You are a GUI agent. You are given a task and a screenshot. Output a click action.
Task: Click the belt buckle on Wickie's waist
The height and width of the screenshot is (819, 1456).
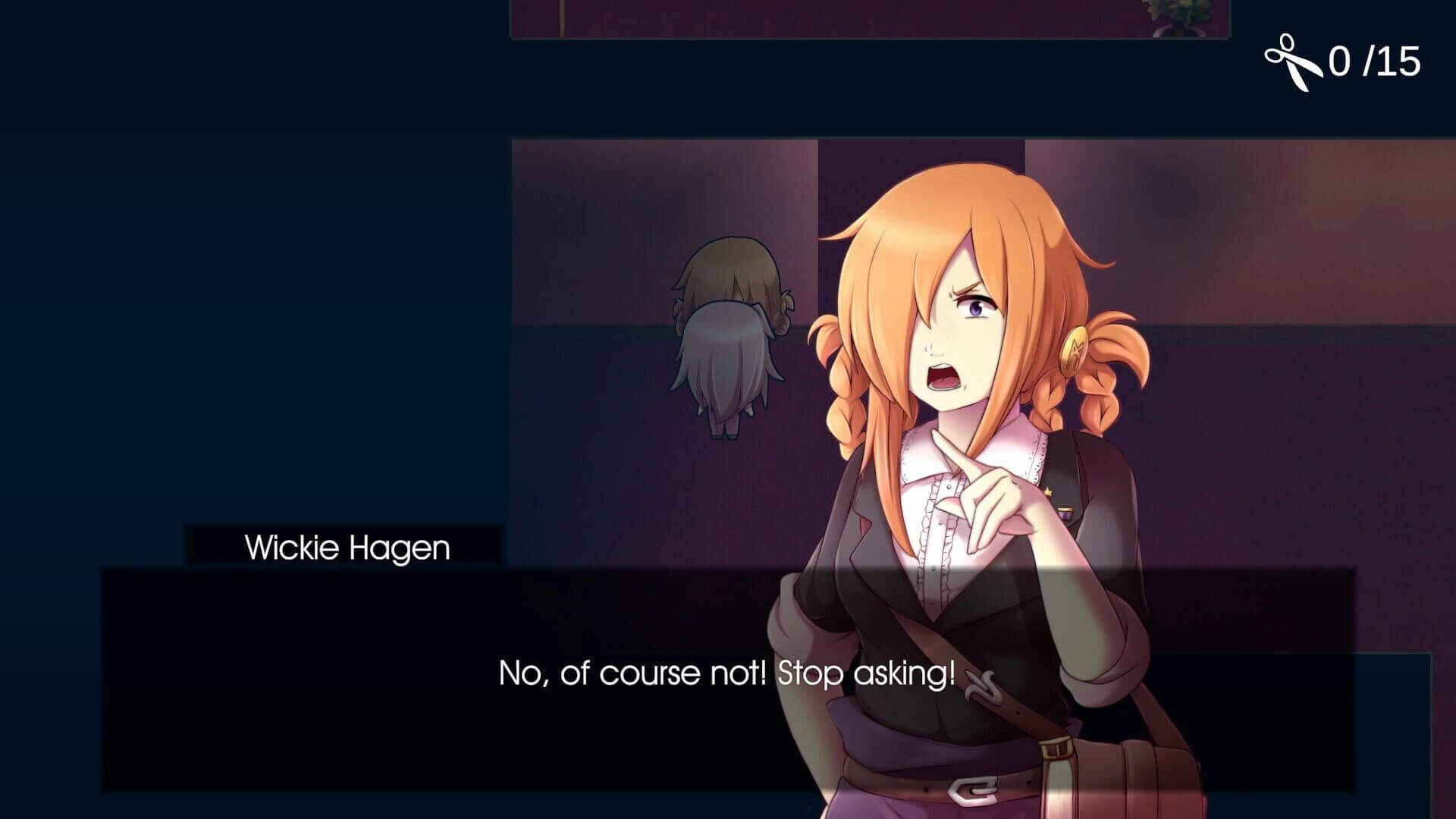(971, 789)
